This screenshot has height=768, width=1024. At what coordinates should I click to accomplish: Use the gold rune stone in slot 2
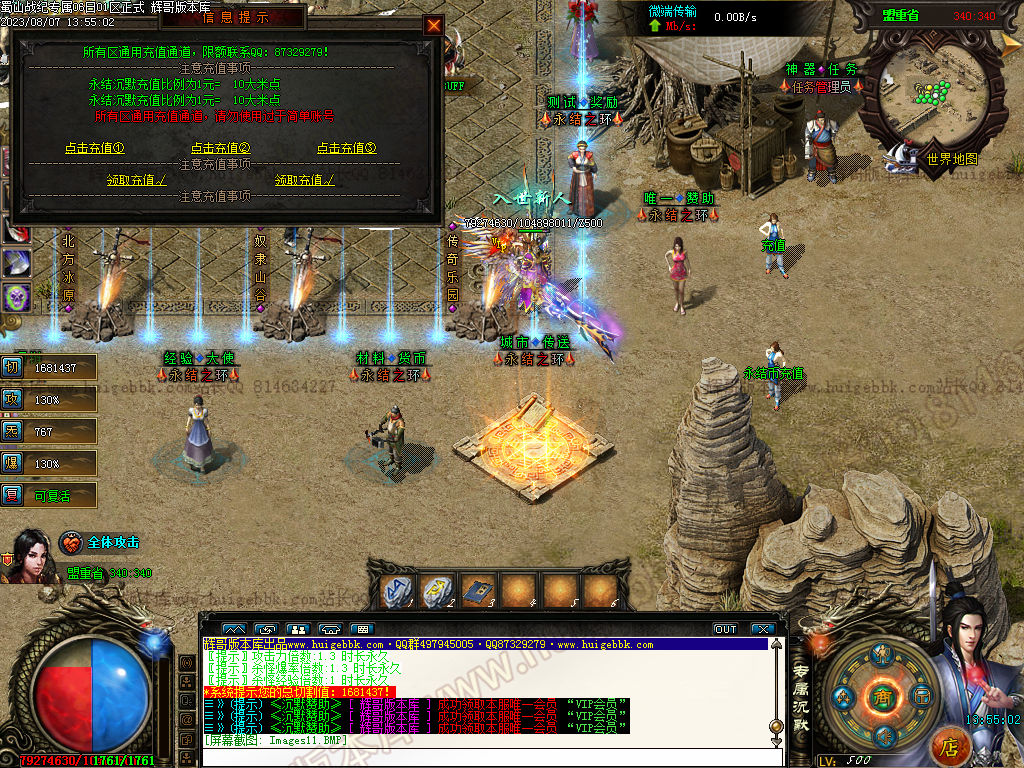[x=440, y=591]
